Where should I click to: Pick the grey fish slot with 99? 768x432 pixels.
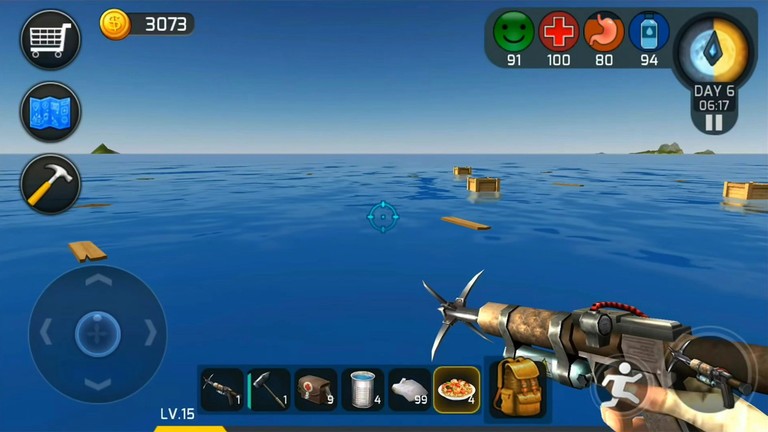click(409, 390)
